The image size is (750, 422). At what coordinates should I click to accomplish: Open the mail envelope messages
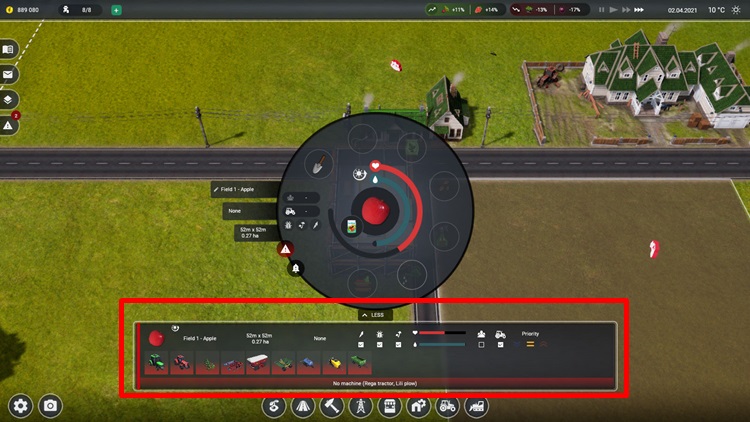click(9, 74)
